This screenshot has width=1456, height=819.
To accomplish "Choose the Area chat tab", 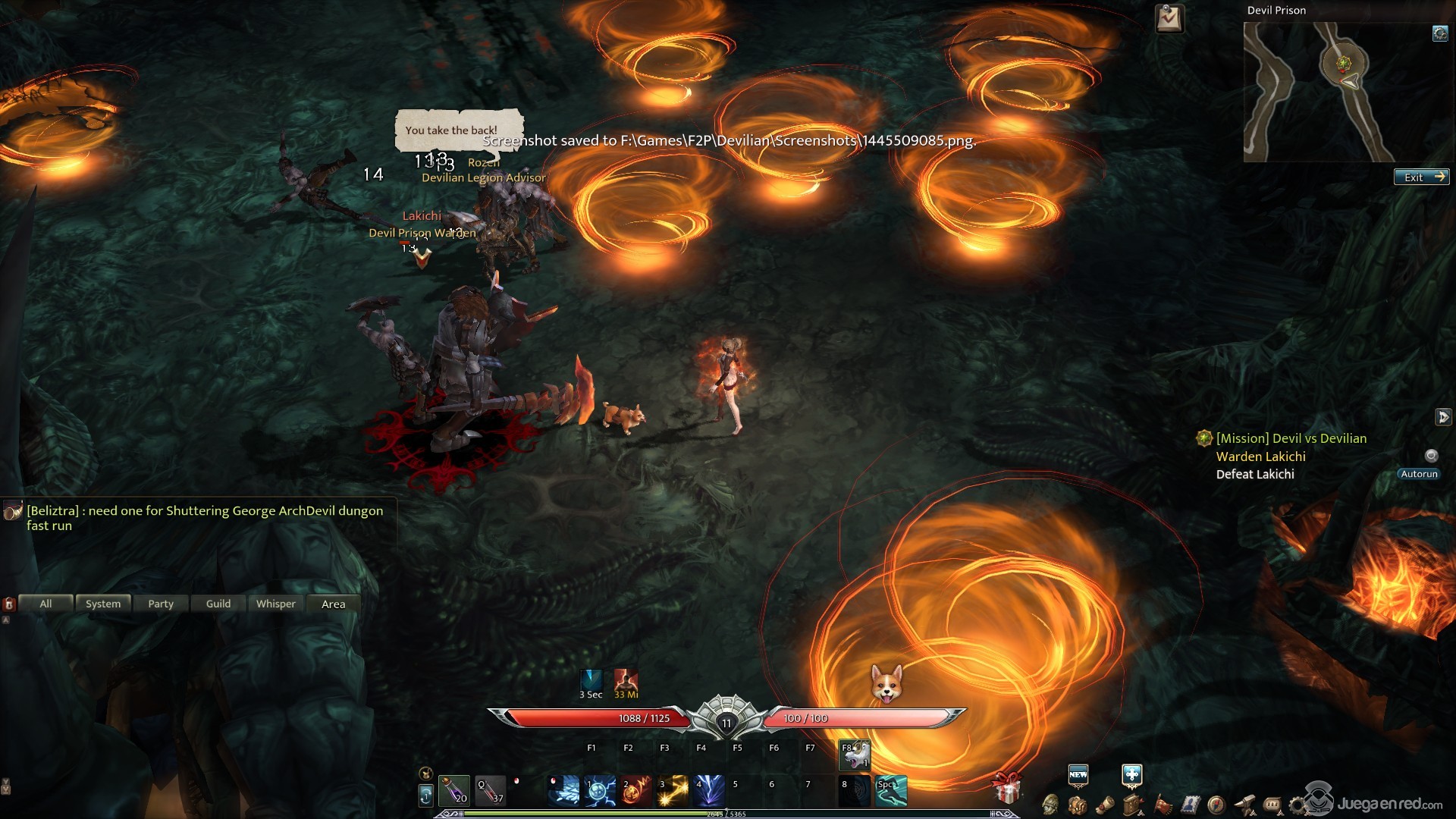I will [x=334, y=604].
